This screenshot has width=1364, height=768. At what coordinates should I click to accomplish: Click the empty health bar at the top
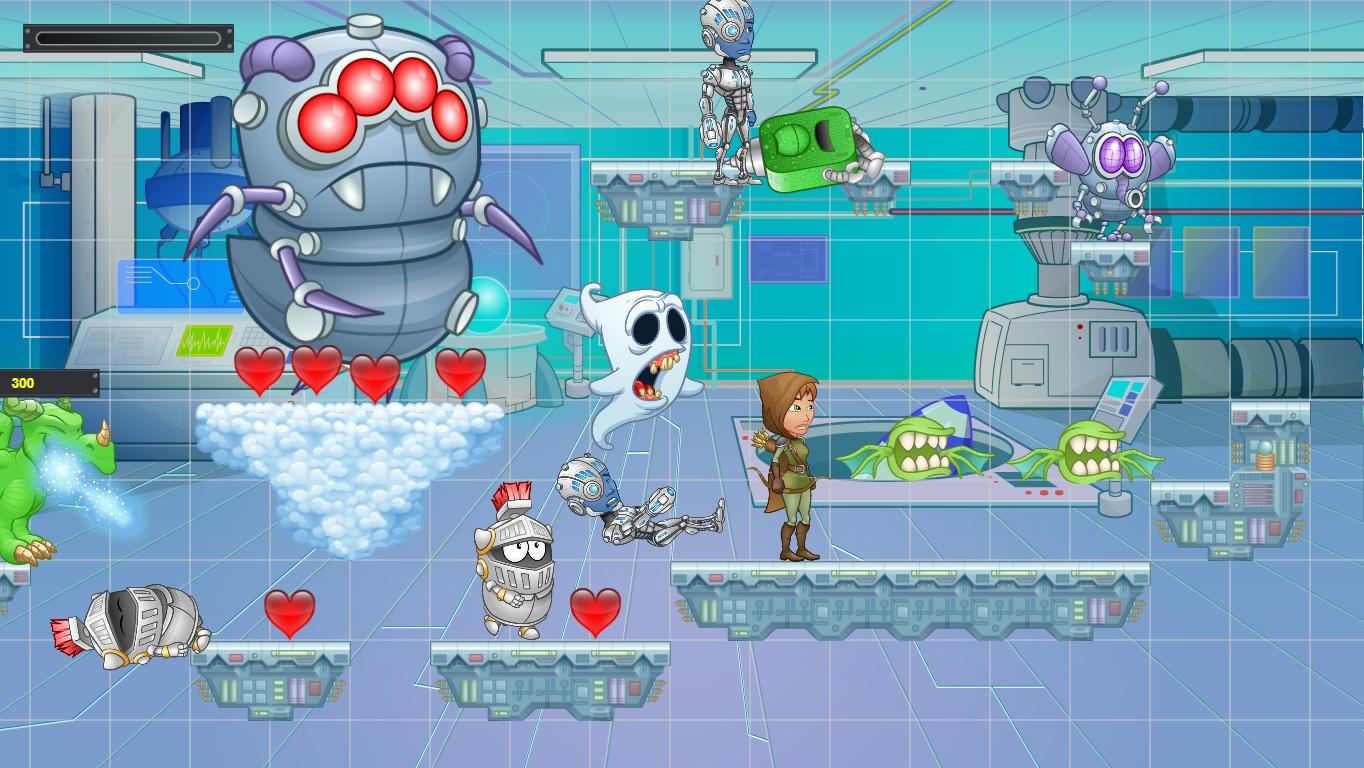(130, 36)
